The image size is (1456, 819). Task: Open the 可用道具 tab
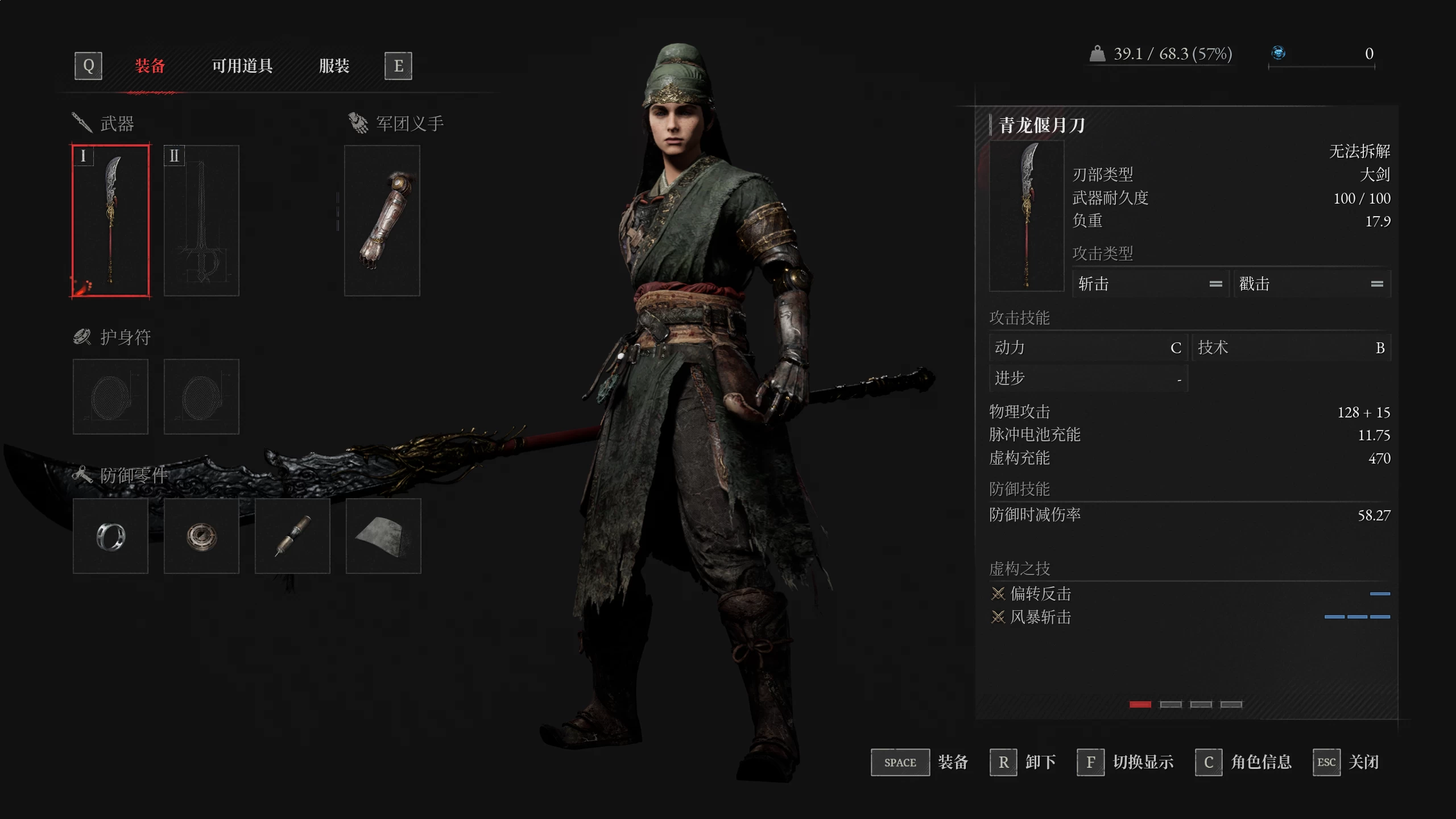(x=242, y=66)
